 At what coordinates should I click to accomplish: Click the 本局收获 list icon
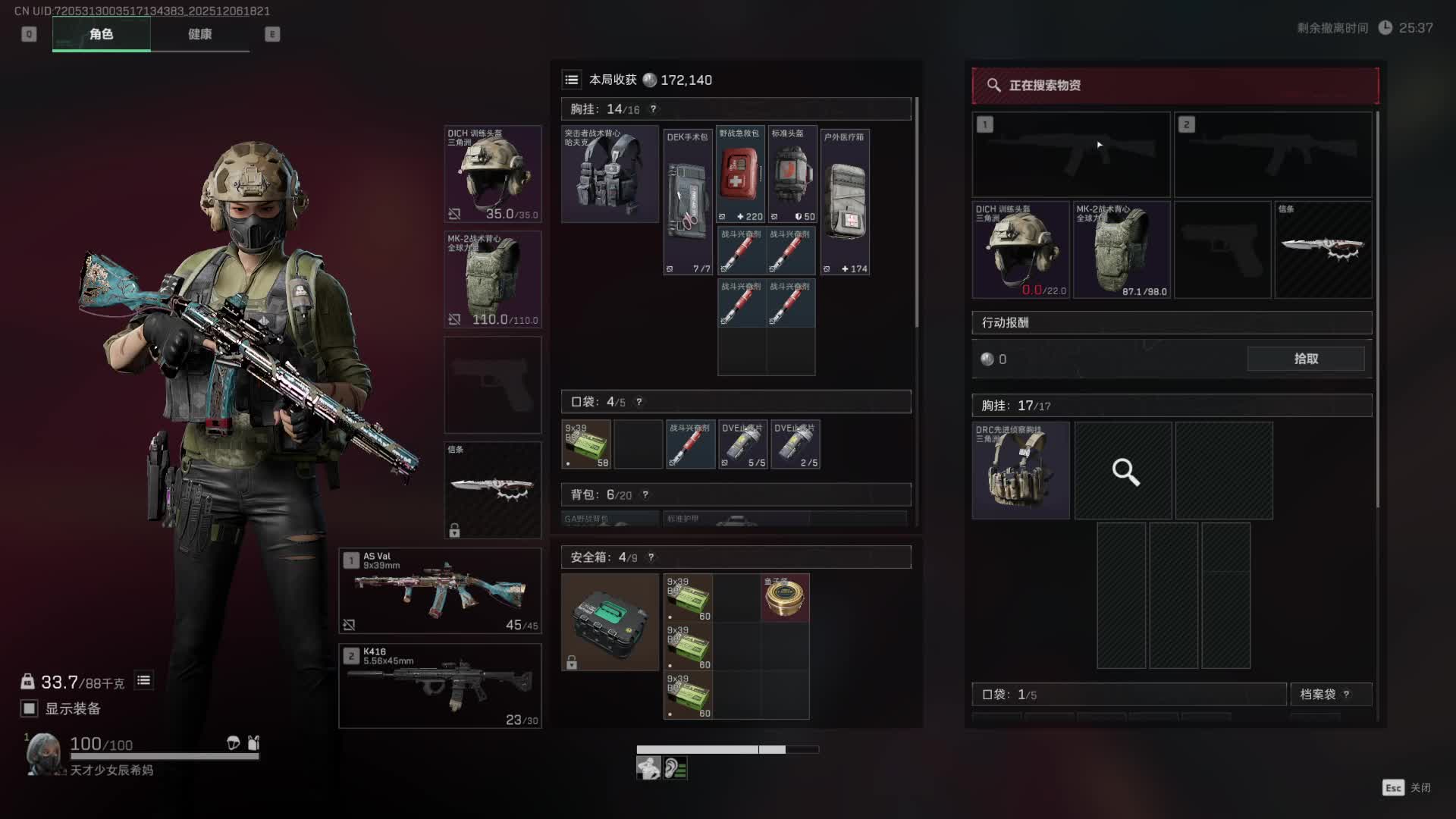pyautogui.click(x=572, y=80)
